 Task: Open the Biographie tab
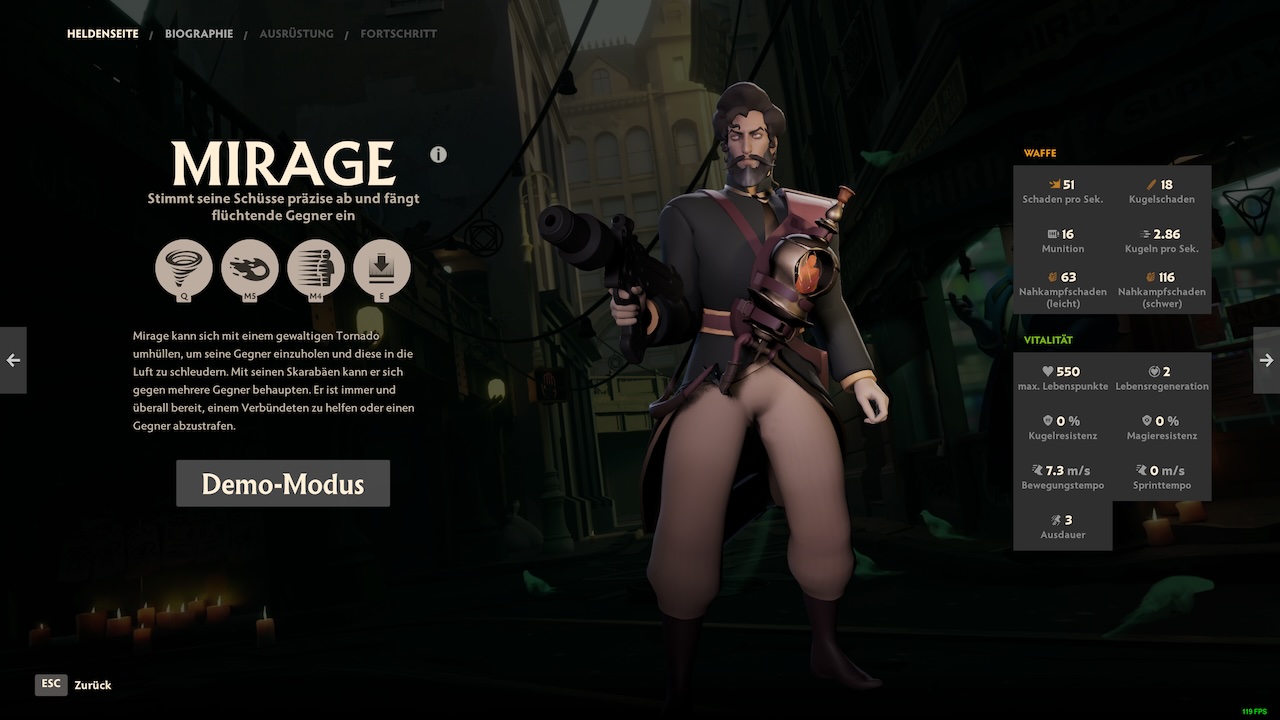click(x=199, y=34)
